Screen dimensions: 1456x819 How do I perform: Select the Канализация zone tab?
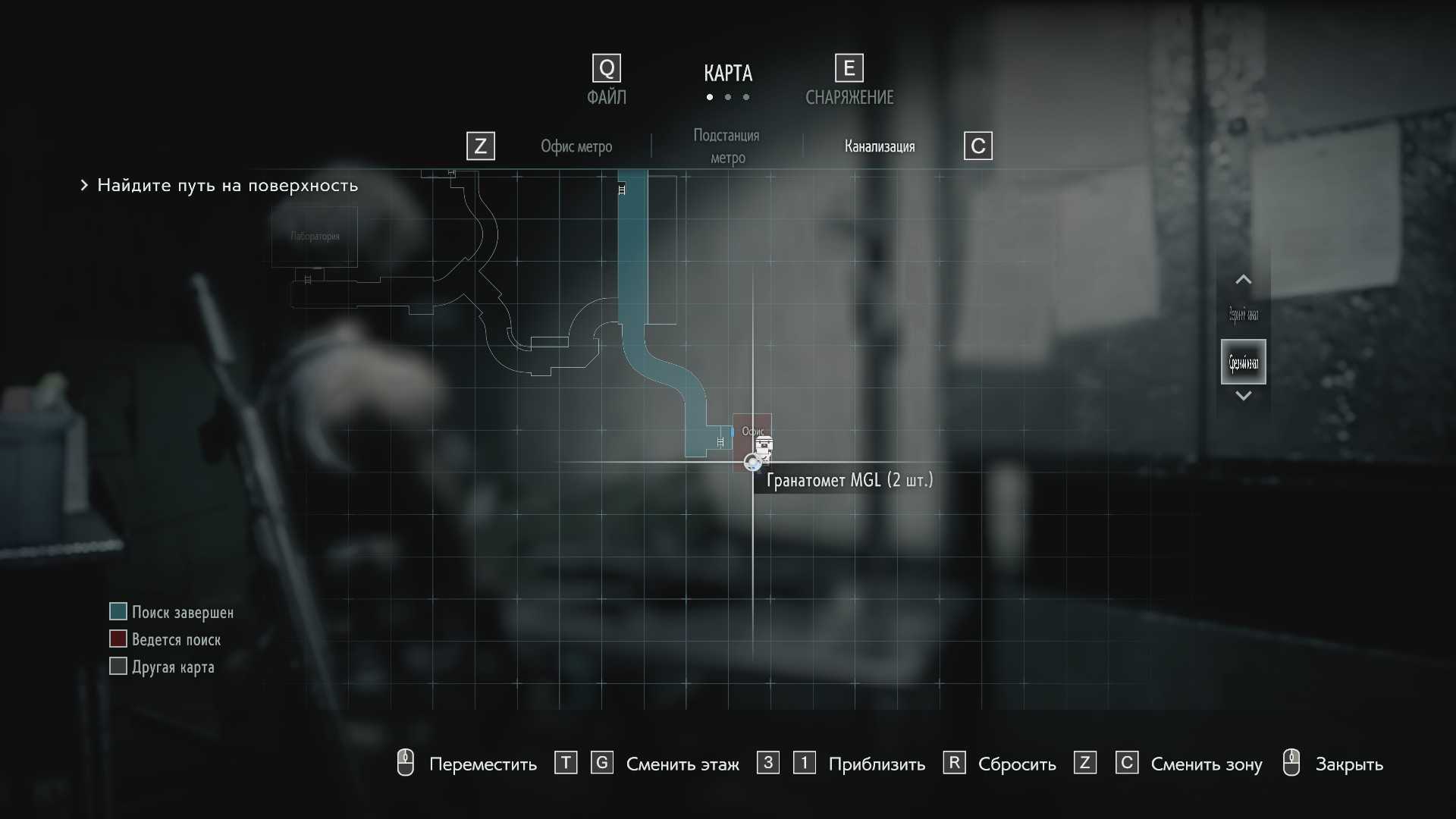point(879,146)
